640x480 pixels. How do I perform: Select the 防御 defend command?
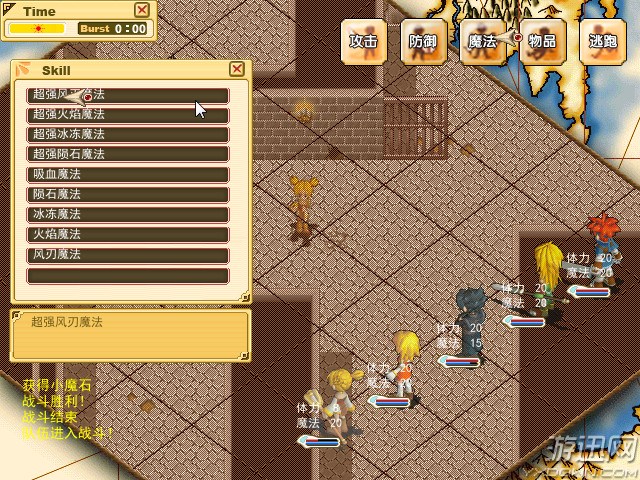[423, 42]
